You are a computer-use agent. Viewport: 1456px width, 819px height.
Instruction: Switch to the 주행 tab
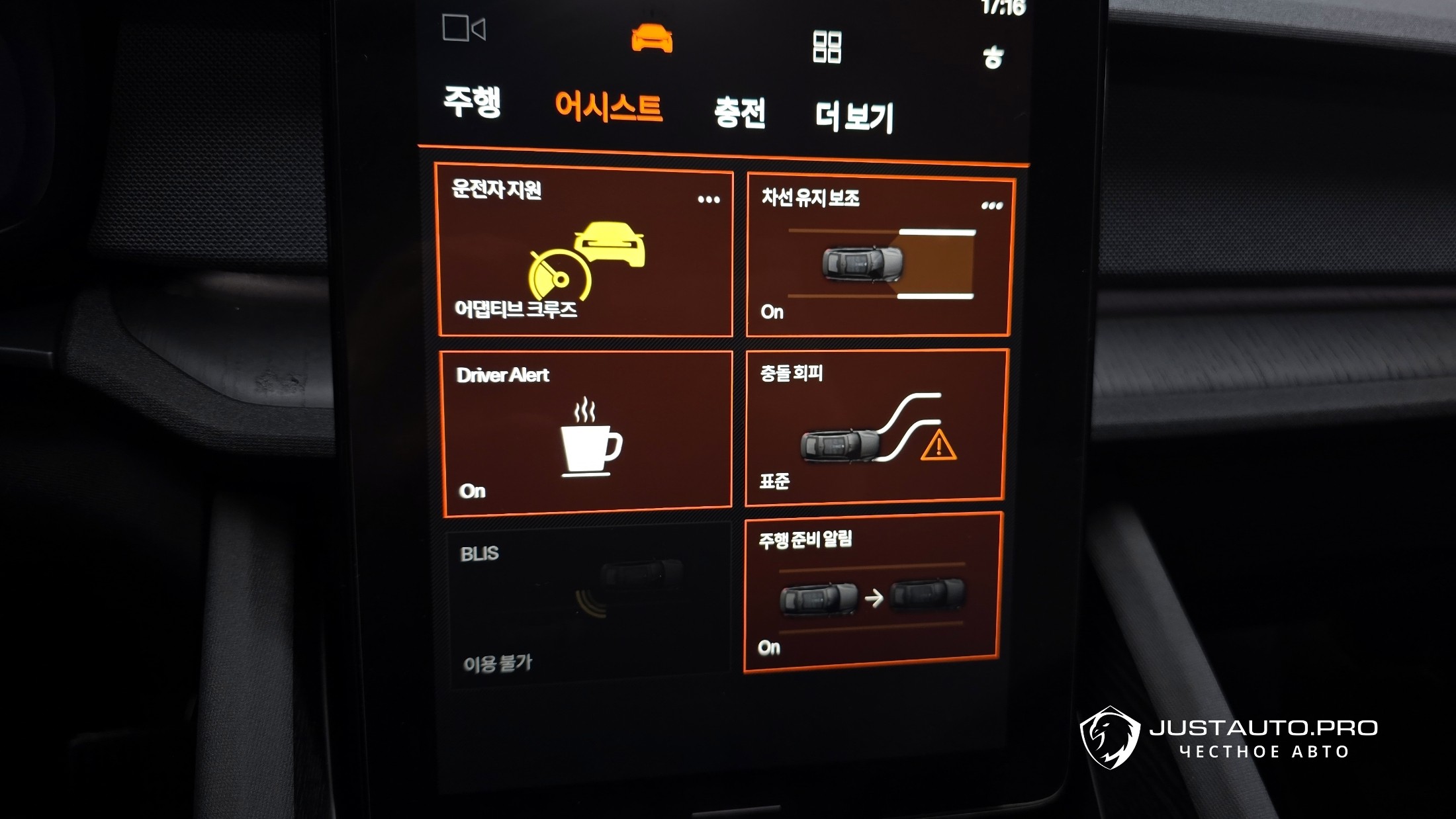point(472,102)
